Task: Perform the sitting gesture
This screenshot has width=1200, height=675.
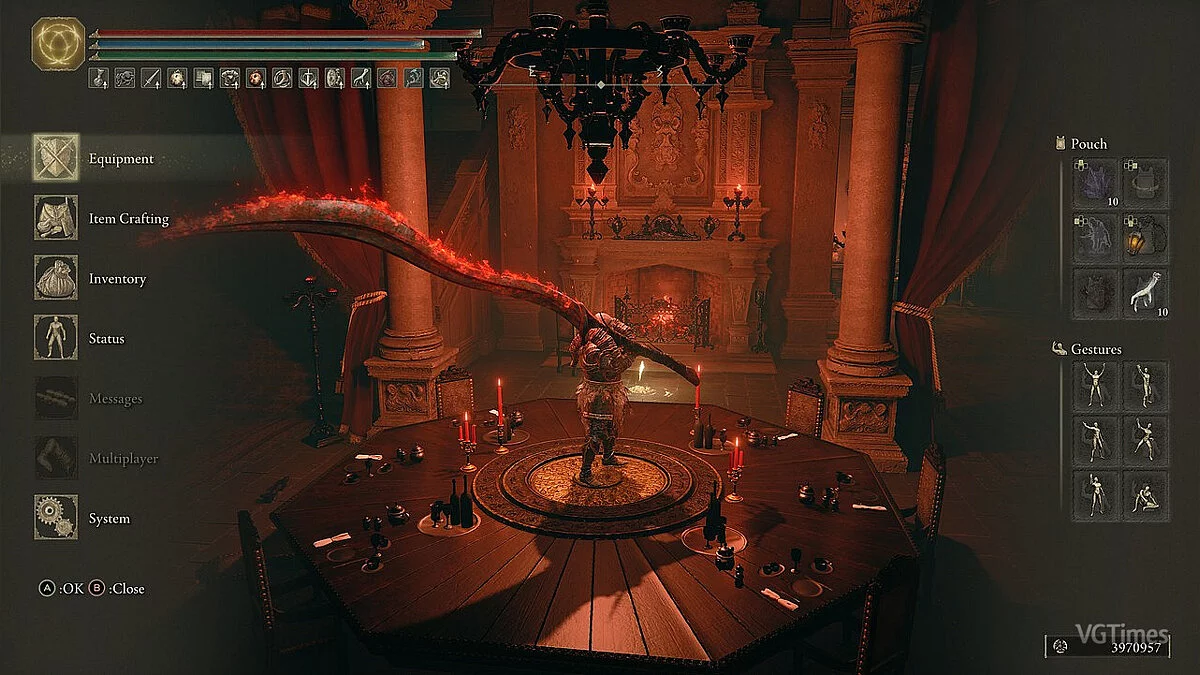Action: (x=1144, y=495)
